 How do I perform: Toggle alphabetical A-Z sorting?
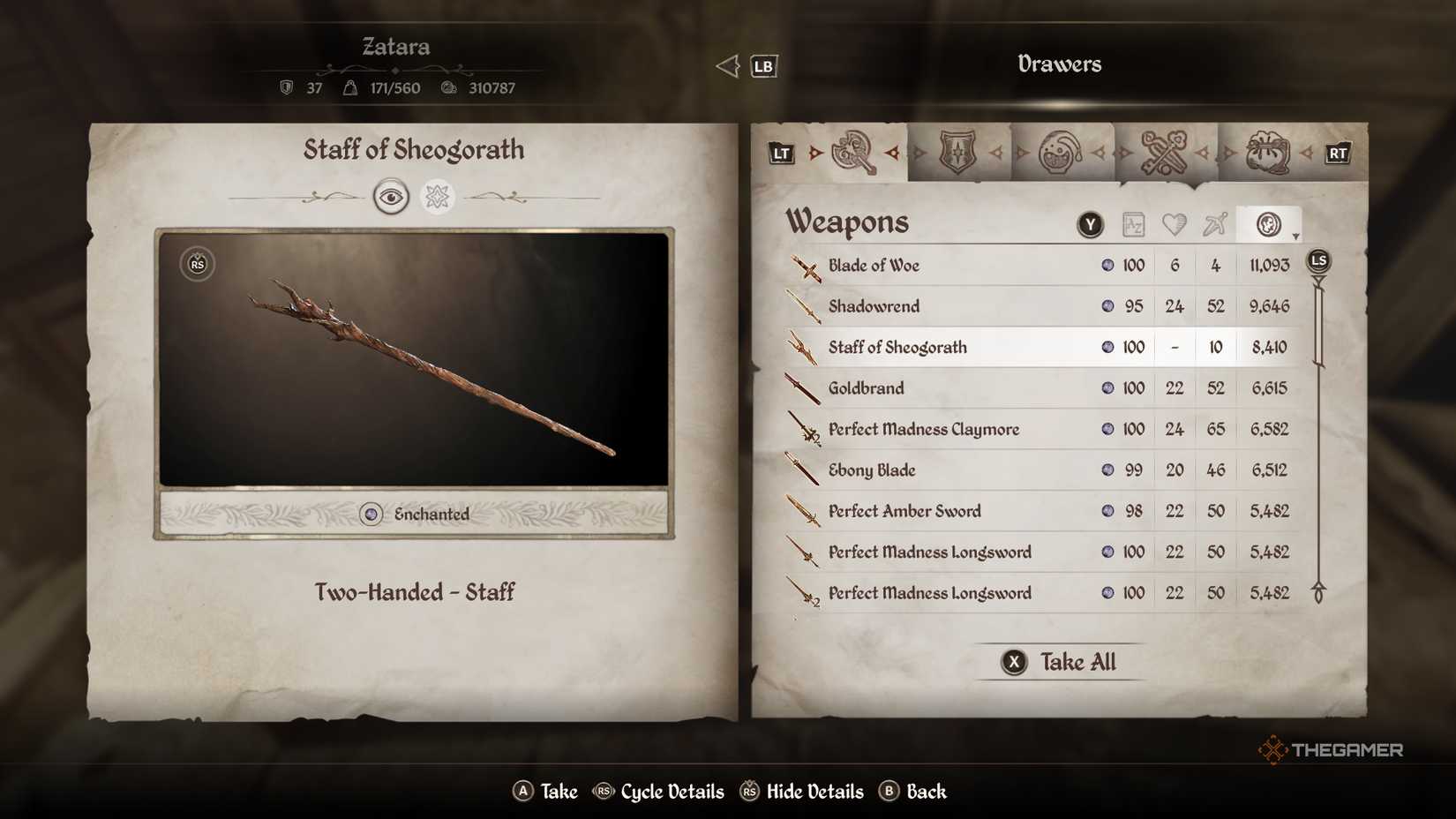click(1134, 225)
